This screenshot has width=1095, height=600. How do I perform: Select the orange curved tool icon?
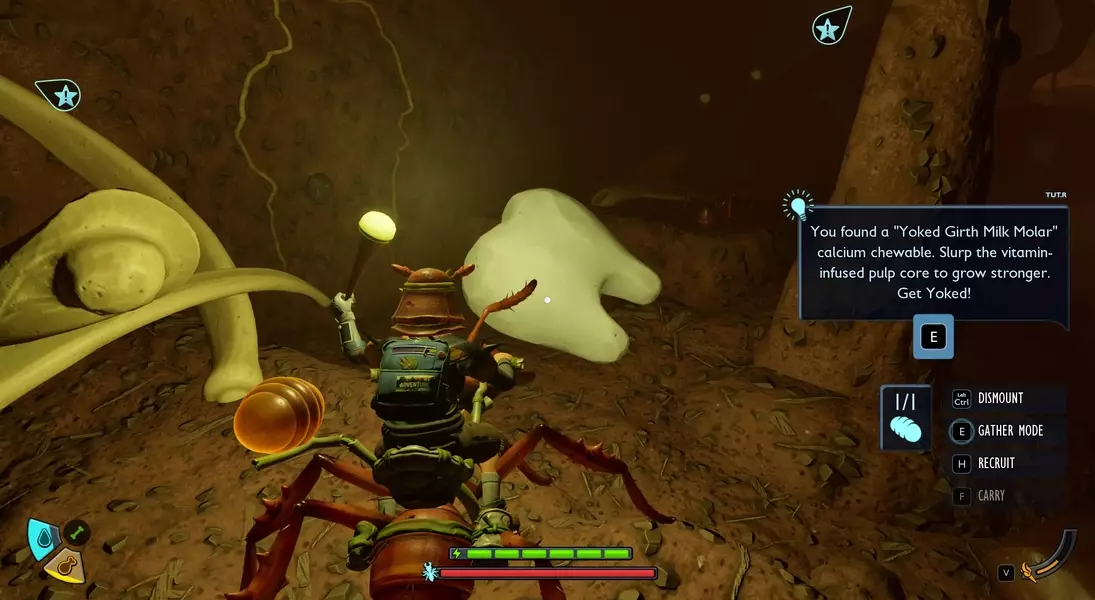coord(1055,559)
